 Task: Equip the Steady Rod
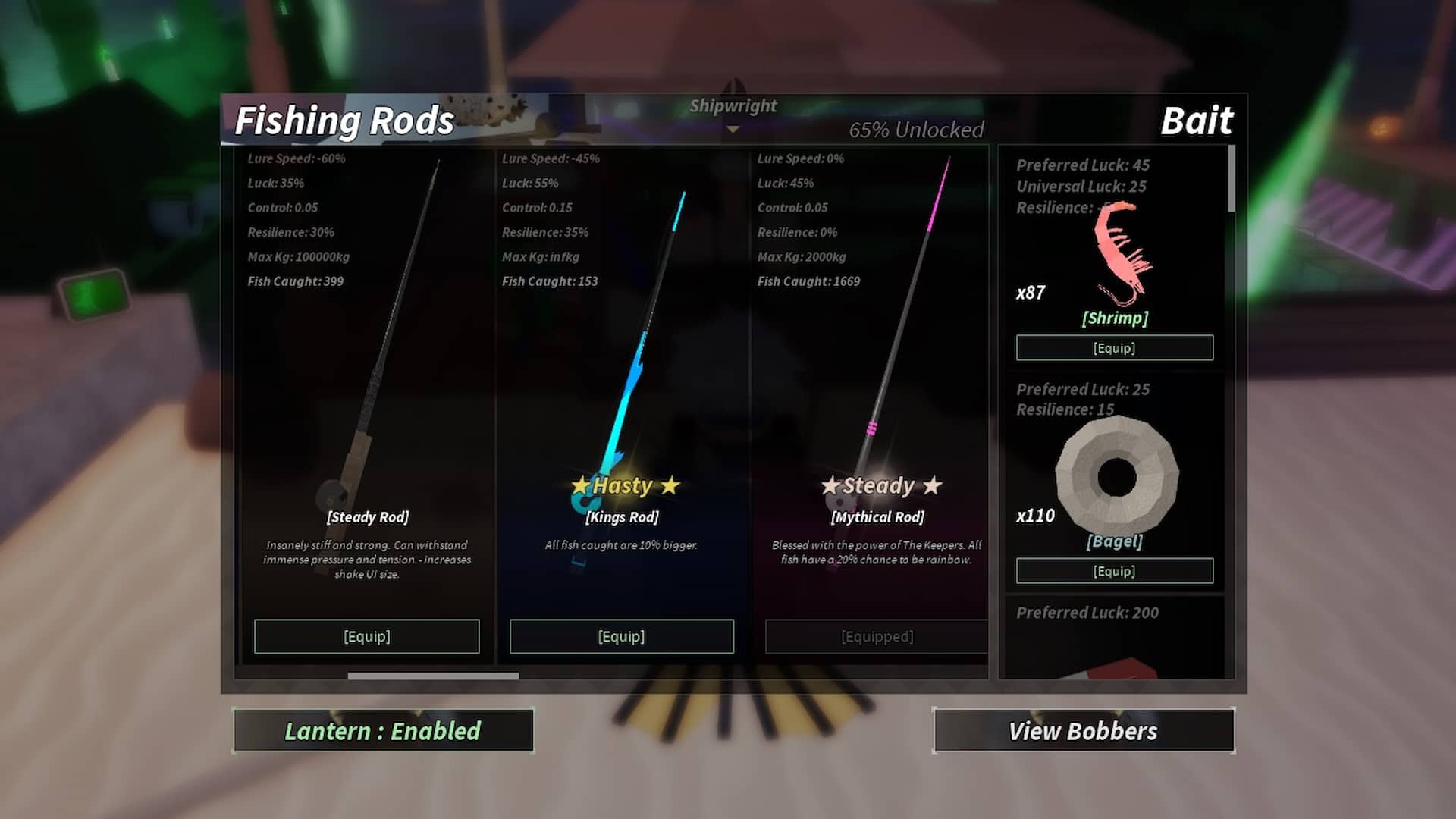[x=367, y=636]
